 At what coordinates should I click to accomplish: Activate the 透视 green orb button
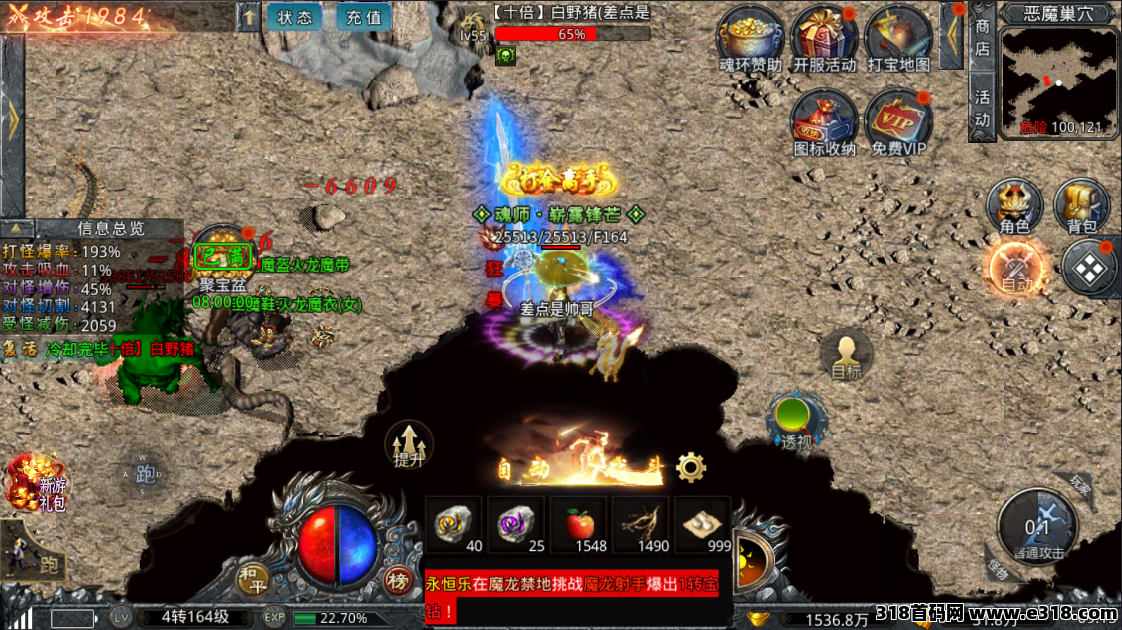795,420
